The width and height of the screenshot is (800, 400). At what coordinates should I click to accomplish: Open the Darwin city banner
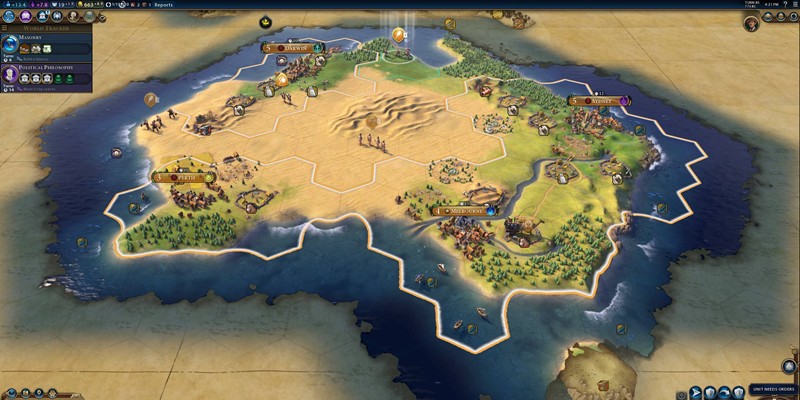pyautogui.click(x=292, y=47)
